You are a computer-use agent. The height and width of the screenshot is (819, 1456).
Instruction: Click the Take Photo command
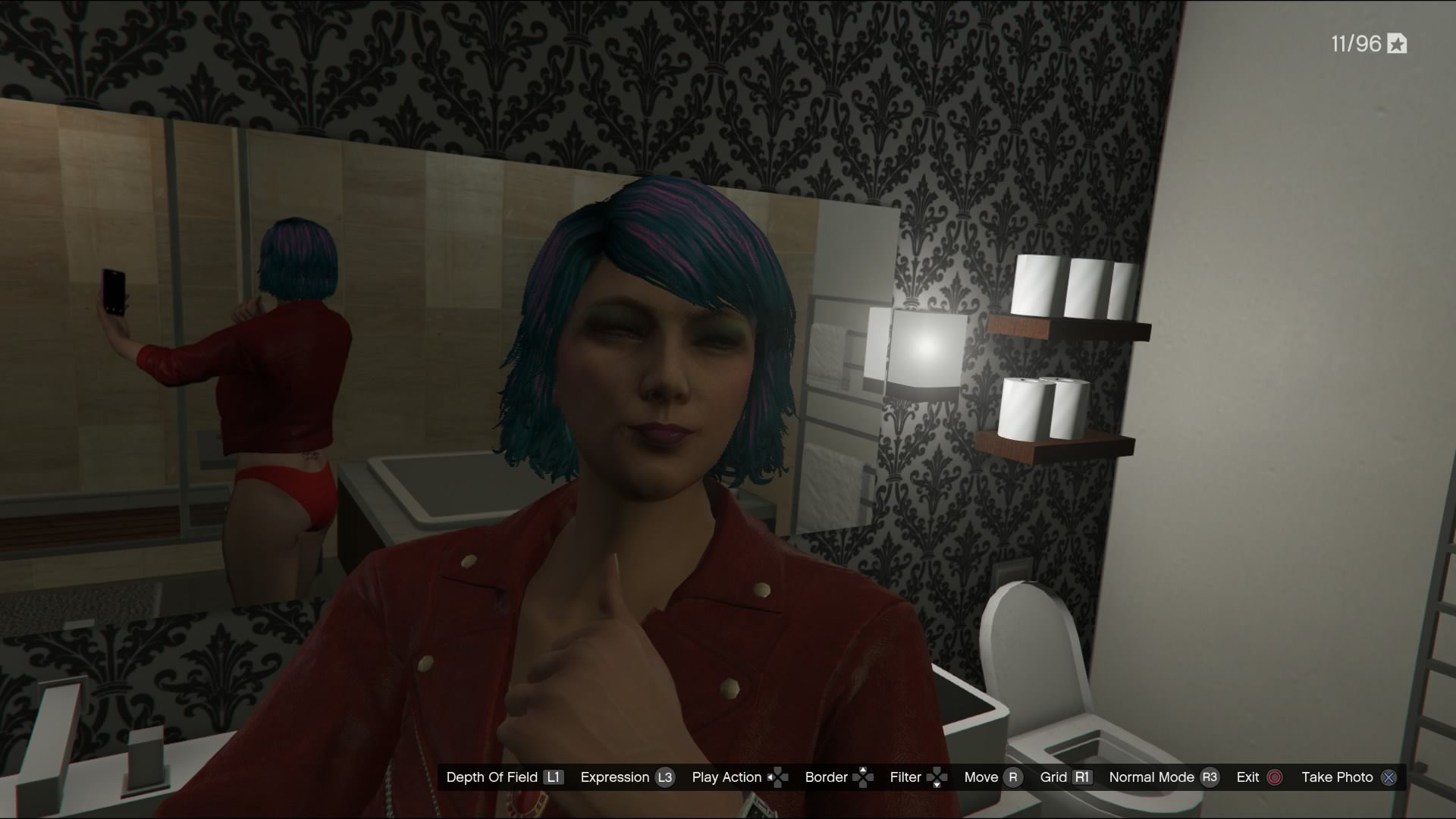click(1339, 777)
